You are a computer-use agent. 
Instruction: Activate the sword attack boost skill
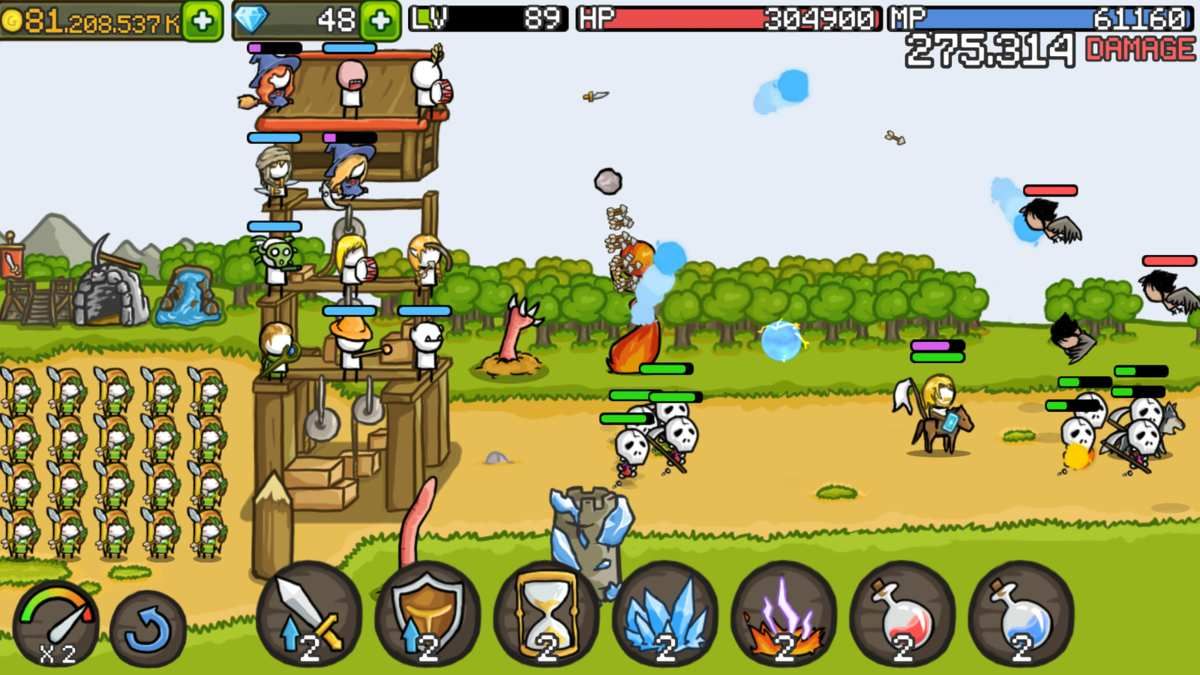pos(309,614)
